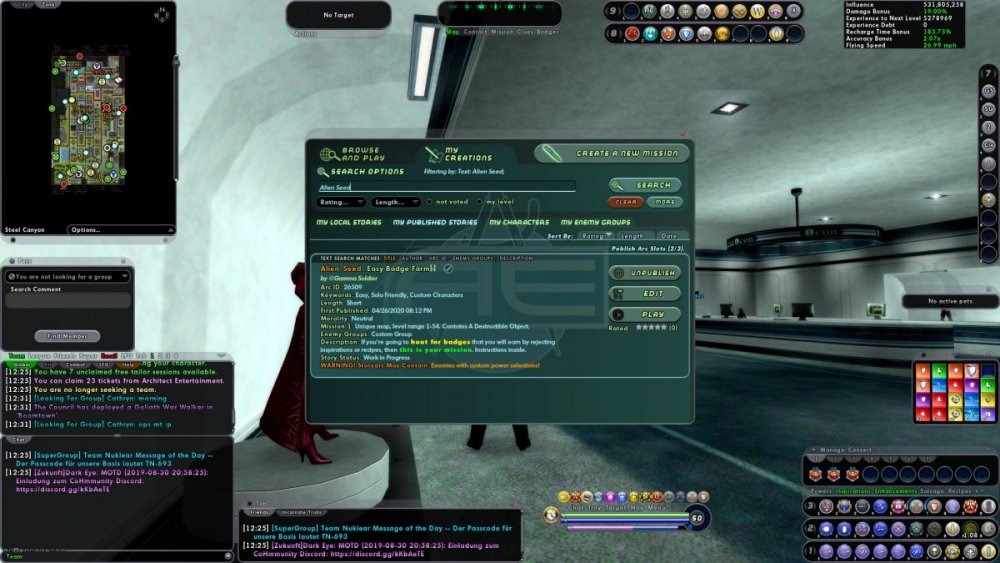Open the Rating filter dropdown
1000x563 pixels.
point(340,202)
